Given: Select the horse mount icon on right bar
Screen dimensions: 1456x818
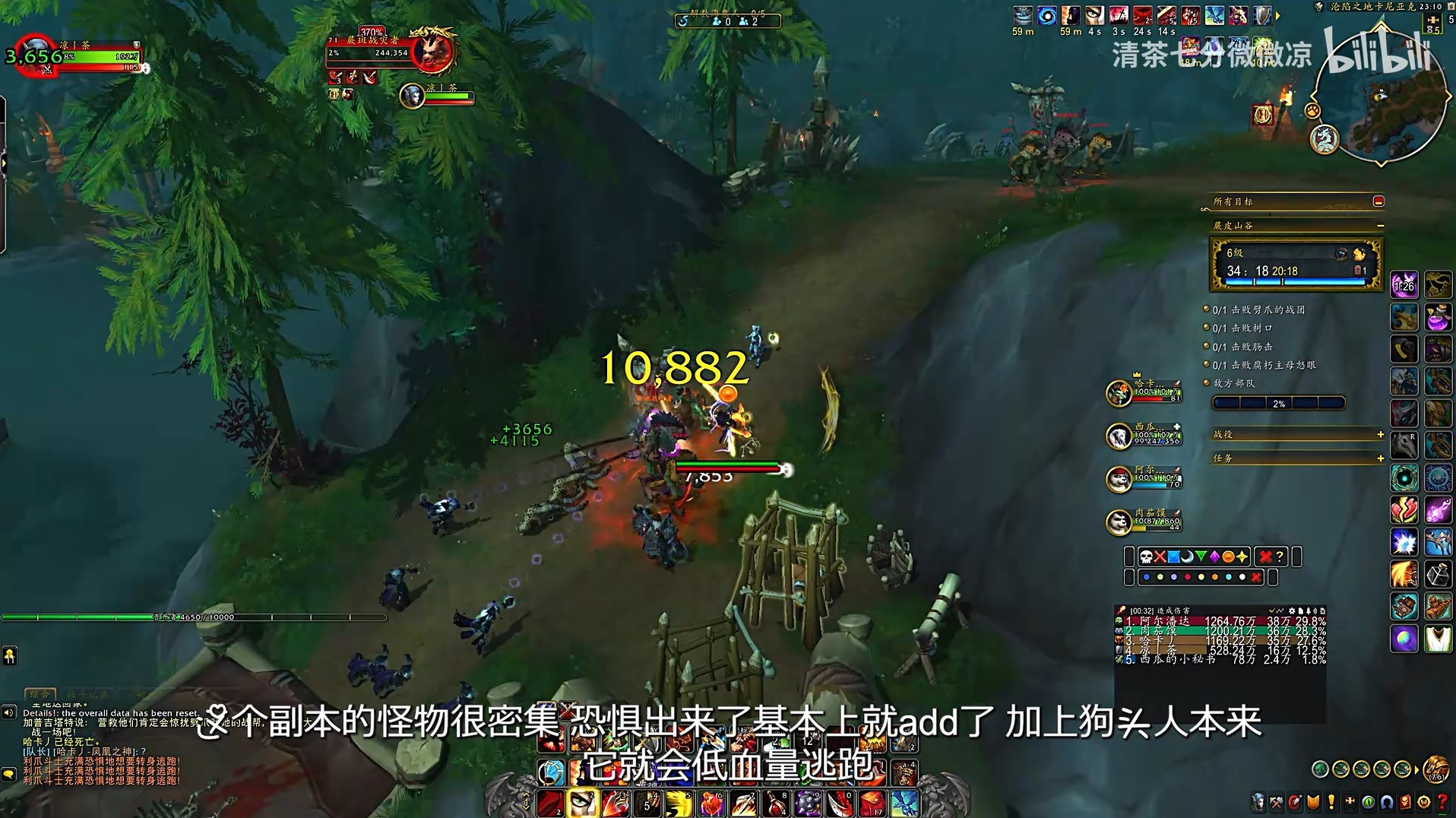Looking at the screenshot, I should 1437,283.
